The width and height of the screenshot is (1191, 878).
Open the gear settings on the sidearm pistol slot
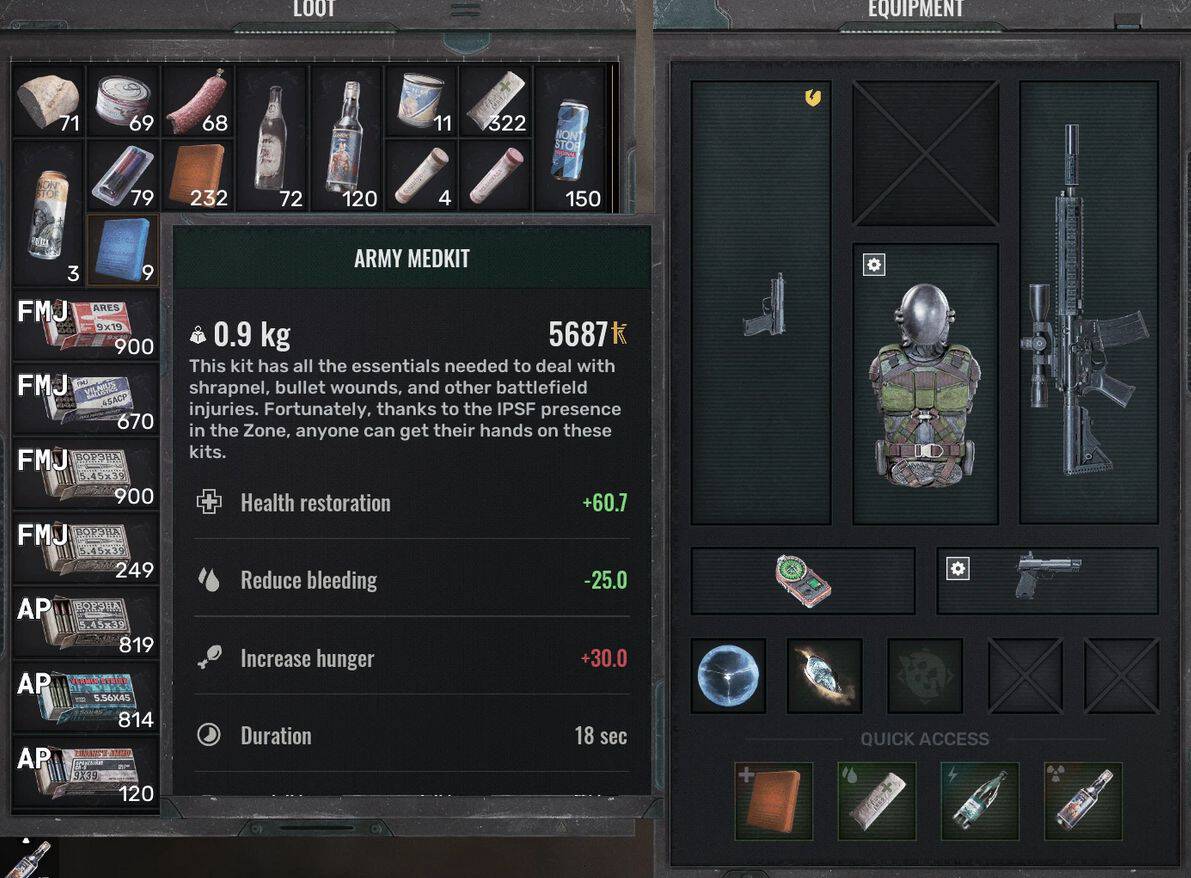click(958, 569)
